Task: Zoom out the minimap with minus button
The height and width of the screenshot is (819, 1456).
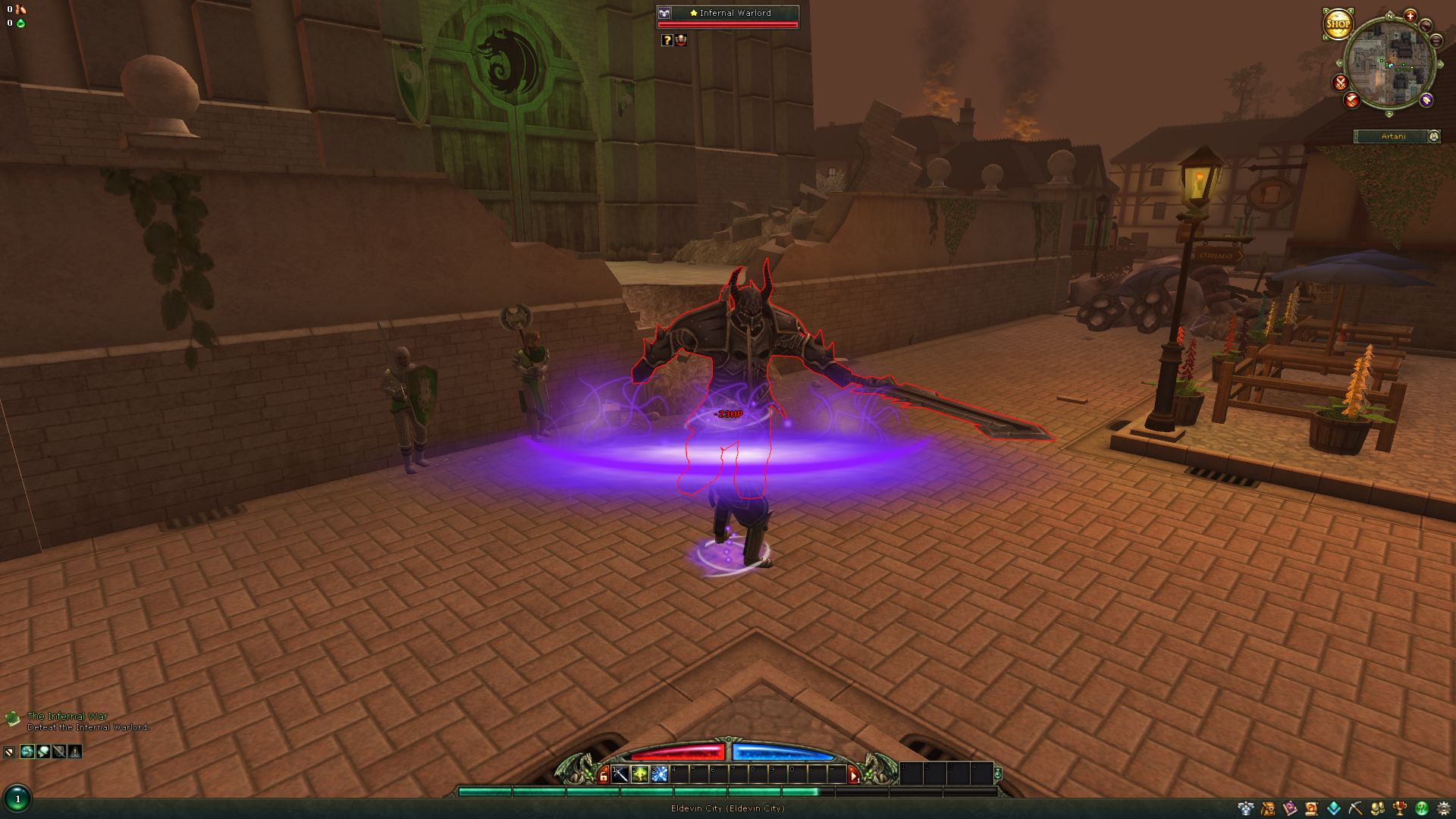Action: pyautogui.click(x=1436, y=41)
